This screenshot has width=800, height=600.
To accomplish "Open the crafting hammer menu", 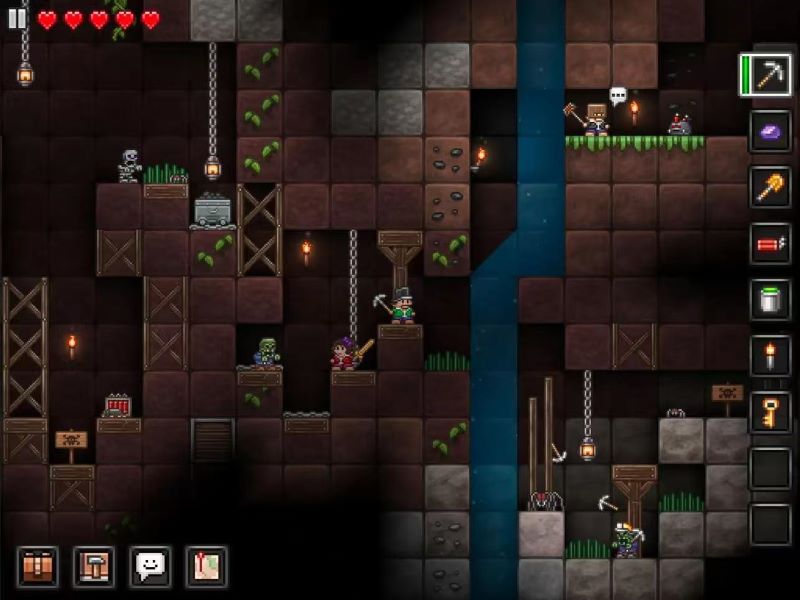I will 94,567.
